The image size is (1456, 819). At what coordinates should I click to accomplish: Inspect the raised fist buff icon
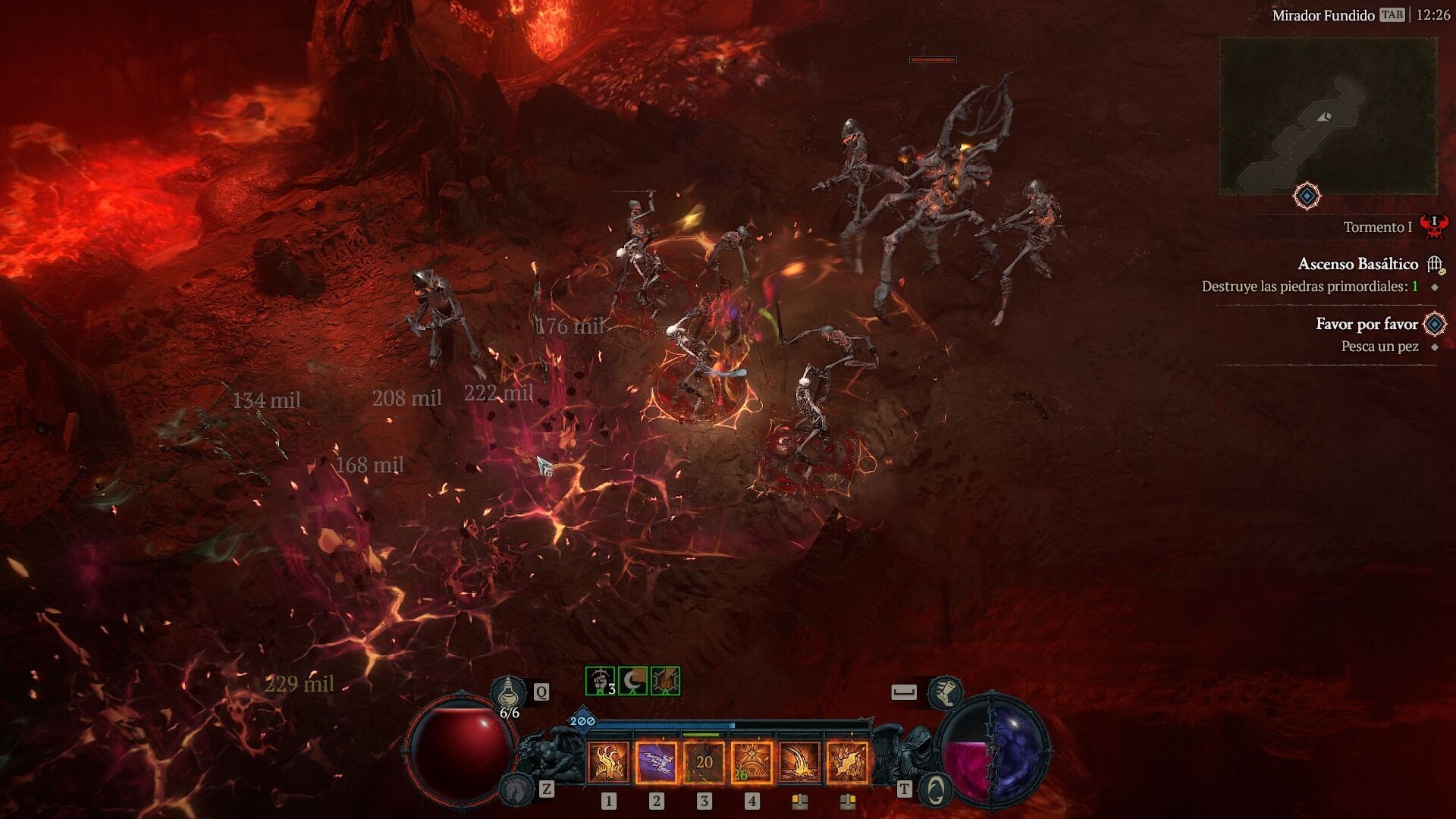coord(601,681)
